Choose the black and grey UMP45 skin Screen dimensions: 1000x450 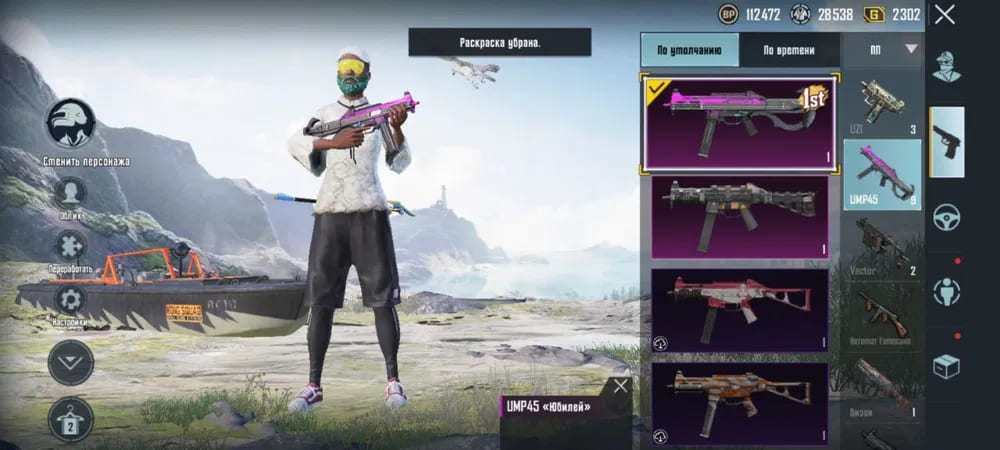coord(740,216)
